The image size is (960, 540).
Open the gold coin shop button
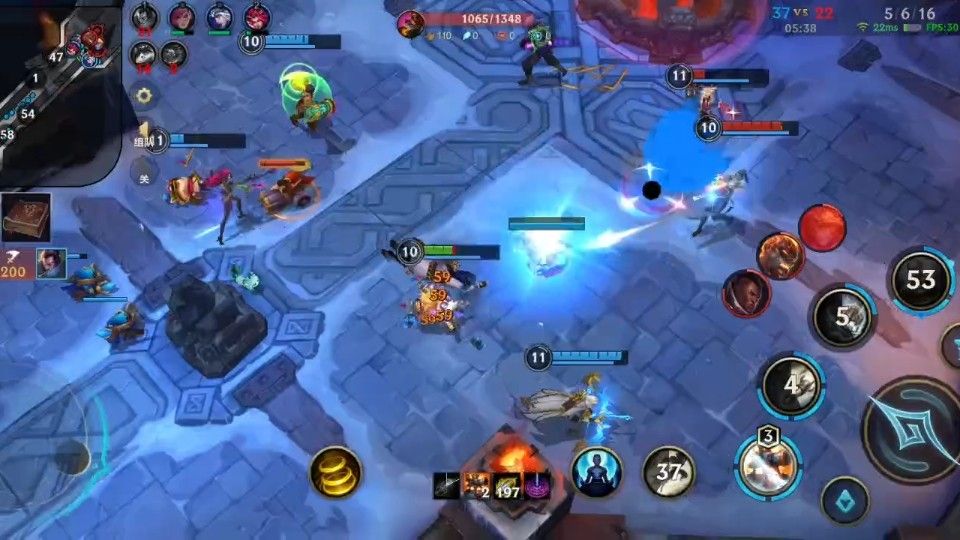click(x=335, y=471)
